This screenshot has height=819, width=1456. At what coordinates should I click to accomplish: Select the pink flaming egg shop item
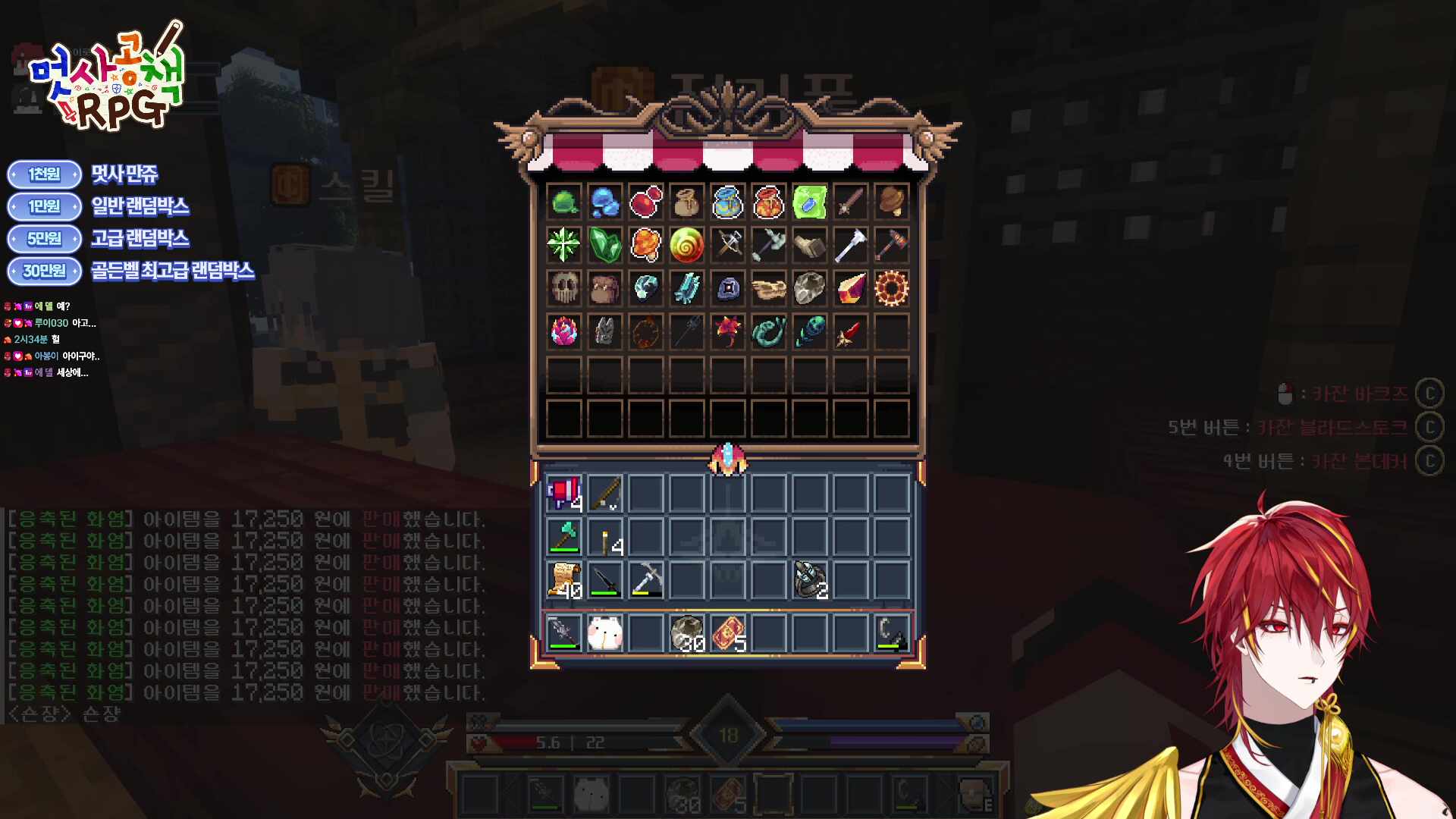(x=564, y=331)
